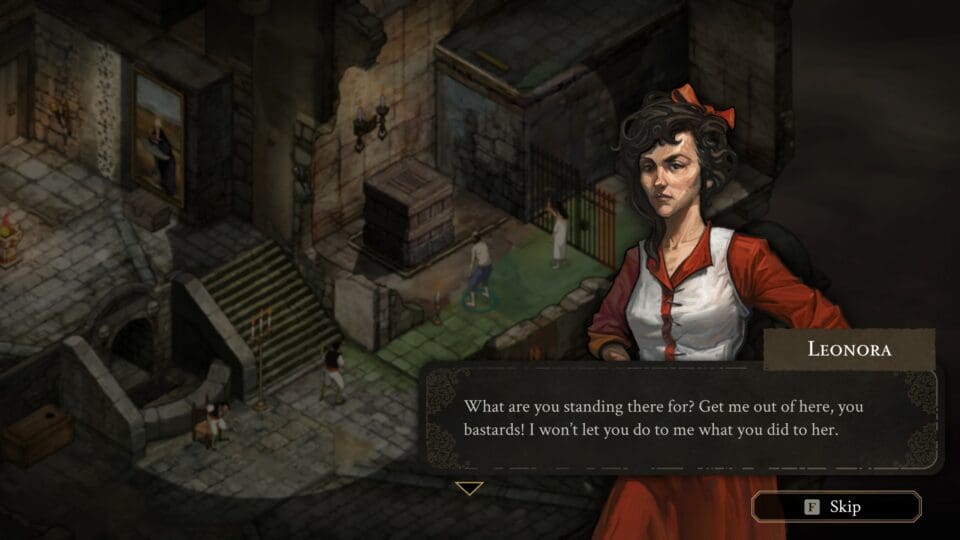960x540 pixels.
Task: Skip the dialogue with the Skip button
Action: tap(836, 507)
